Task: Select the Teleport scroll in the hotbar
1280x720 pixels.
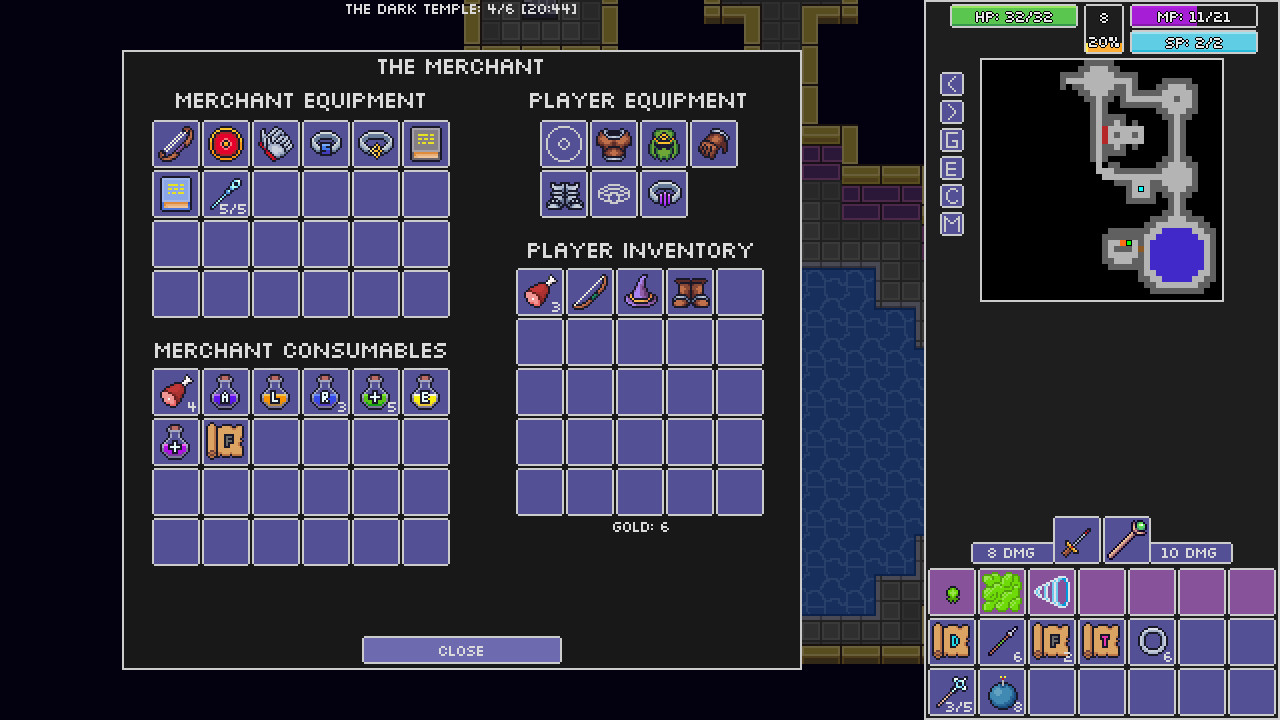Action: [1102, 641]
